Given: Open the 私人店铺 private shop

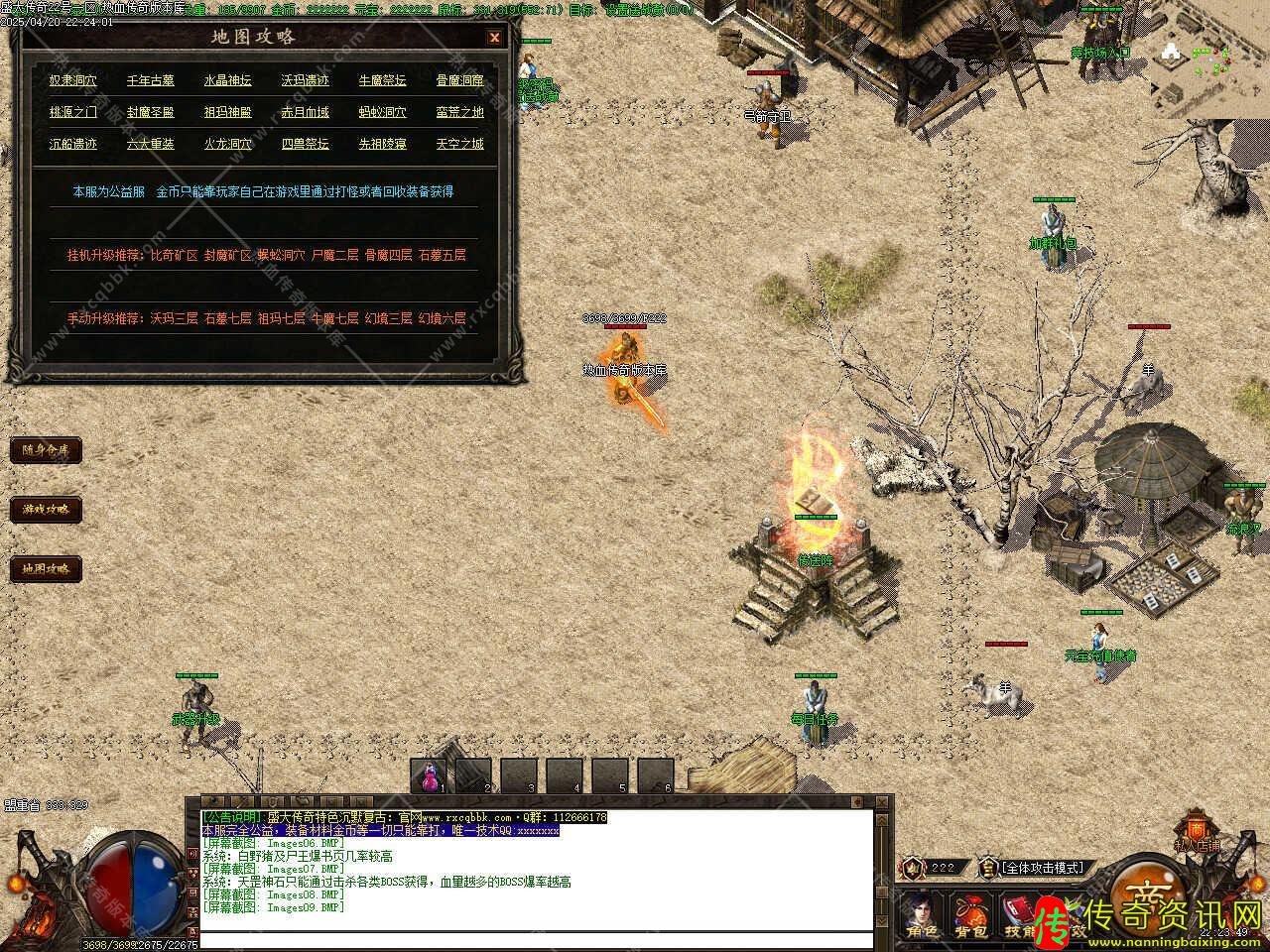Looking at the screenshot, I should (x=1197, y=834).
